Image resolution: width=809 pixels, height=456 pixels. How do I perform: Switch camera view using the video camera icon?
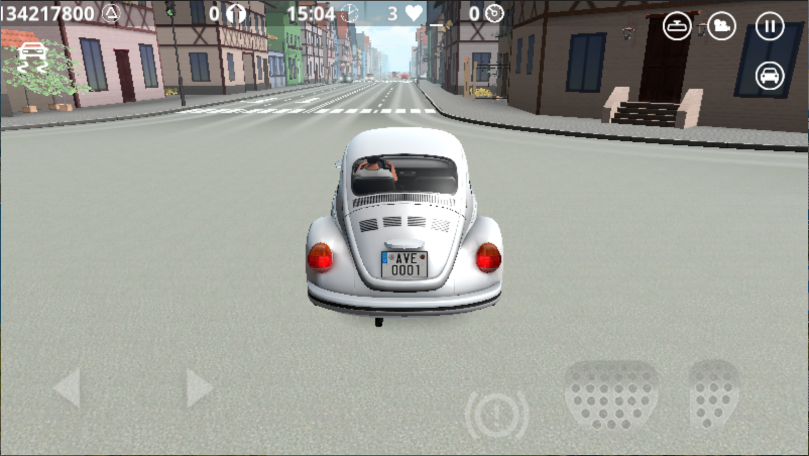[721, 27]
